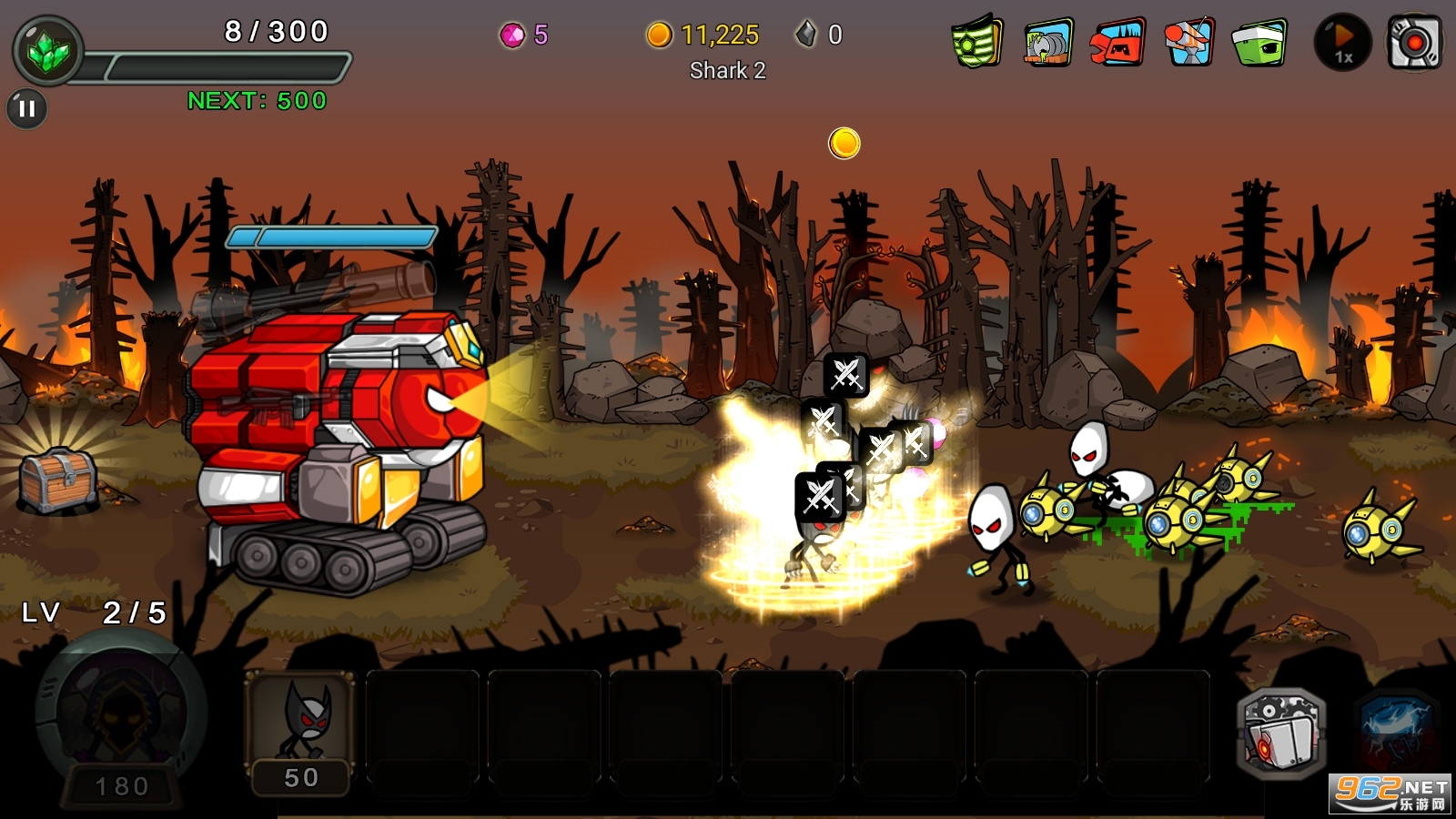Image resolution: width=1456 pixels, height=819 pixels.
Task: Use the toxic slime barrel item
Action: pyautogui.click(x=1047, y=43)
